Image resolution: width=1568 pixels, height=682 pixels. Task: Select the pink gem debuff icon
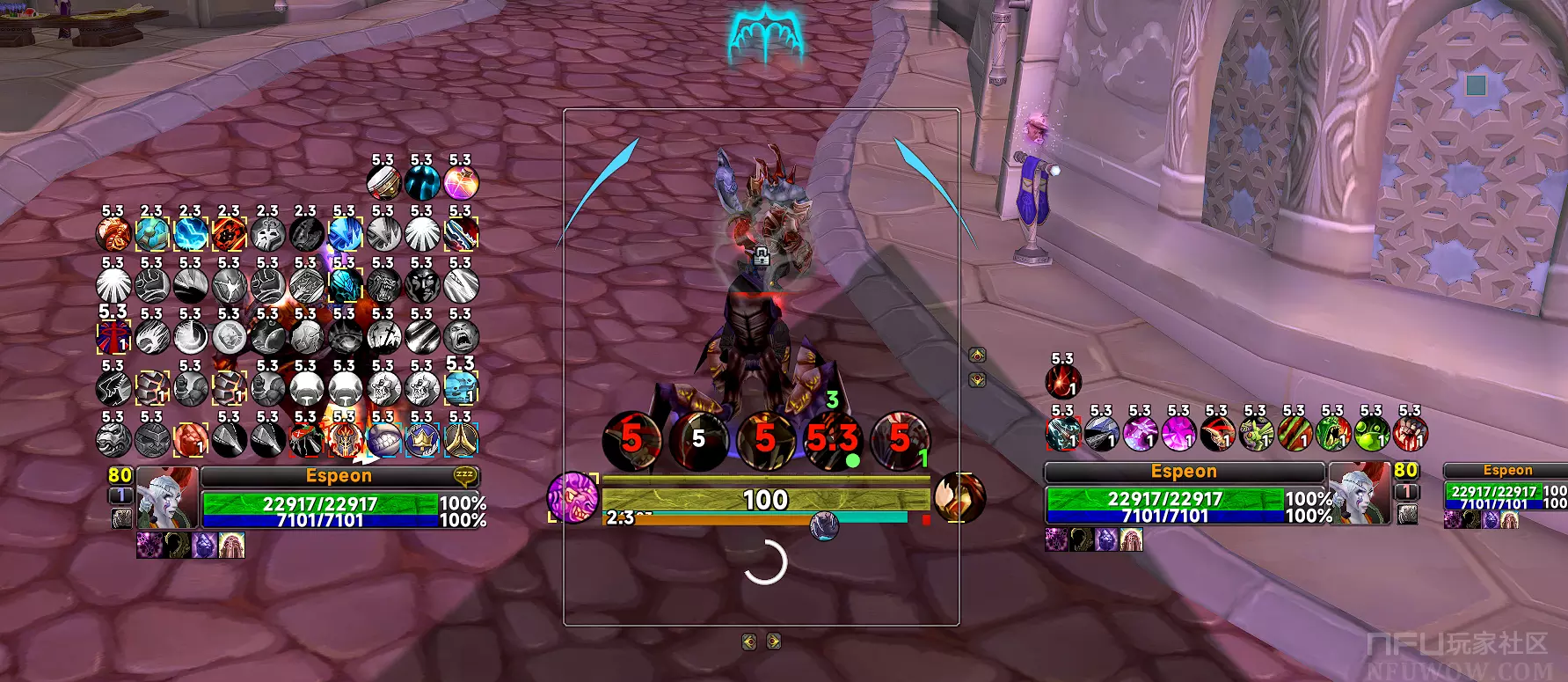click(x=1178, y=434)
